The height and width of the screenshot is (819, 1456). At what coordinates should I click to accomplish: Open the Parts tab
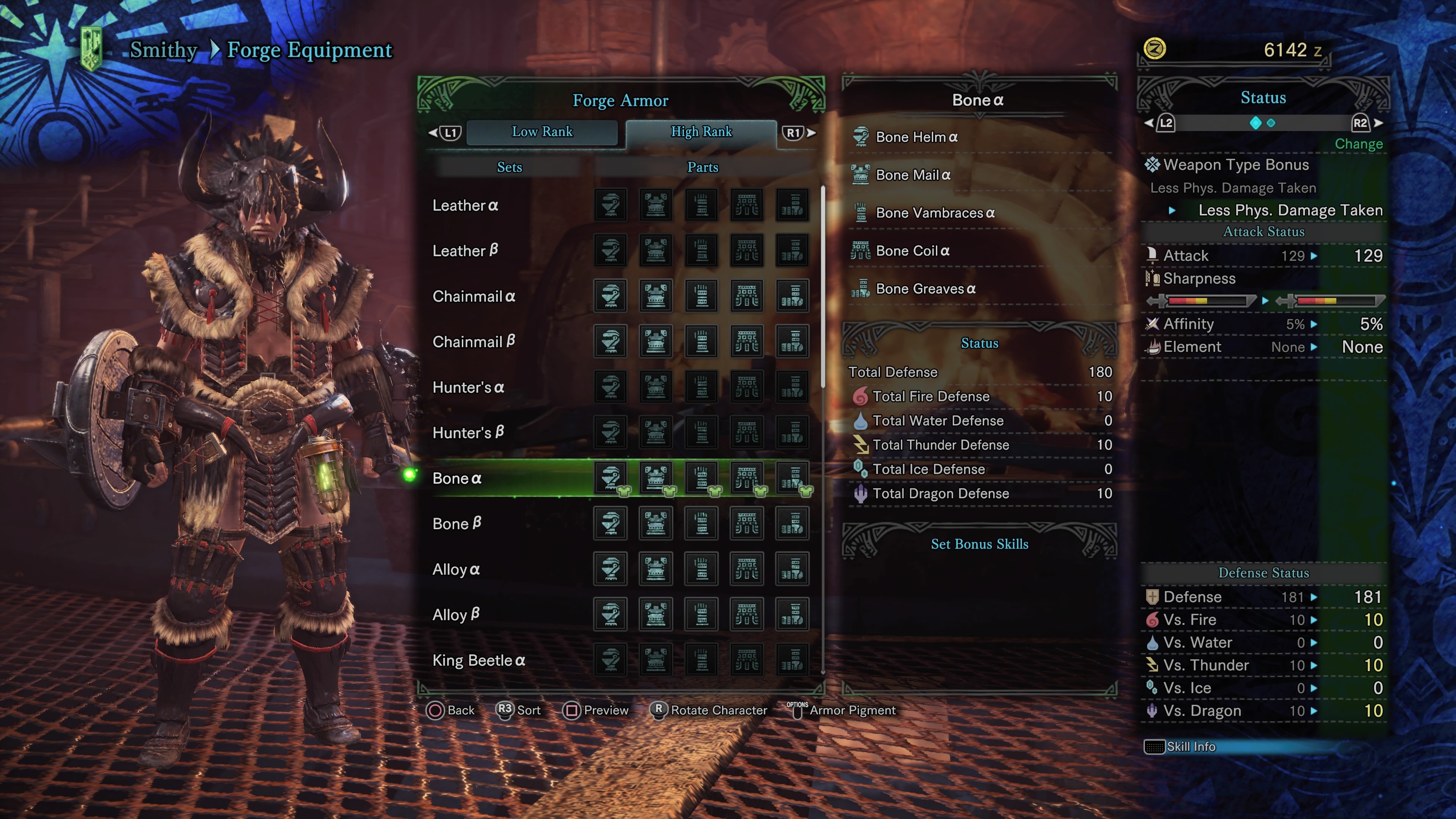click(703, 167)
